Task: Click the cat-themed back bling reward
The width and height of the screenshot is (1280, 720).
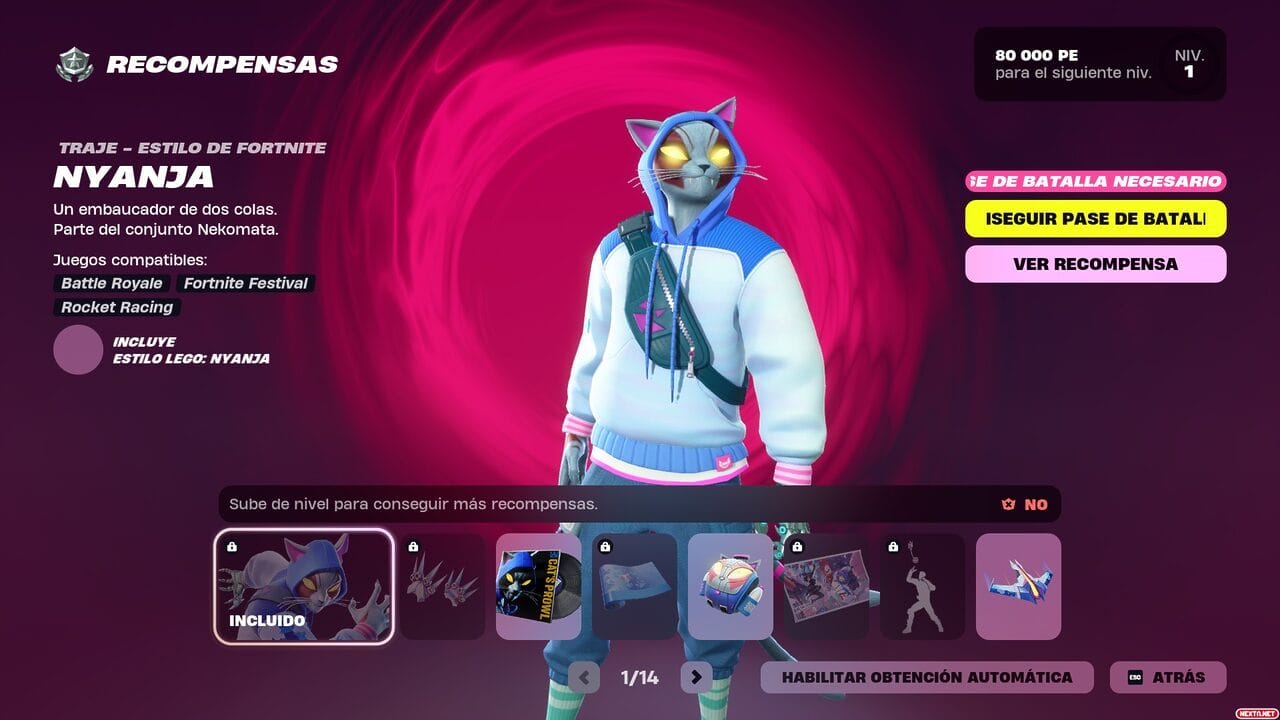Action: point(731,585)
